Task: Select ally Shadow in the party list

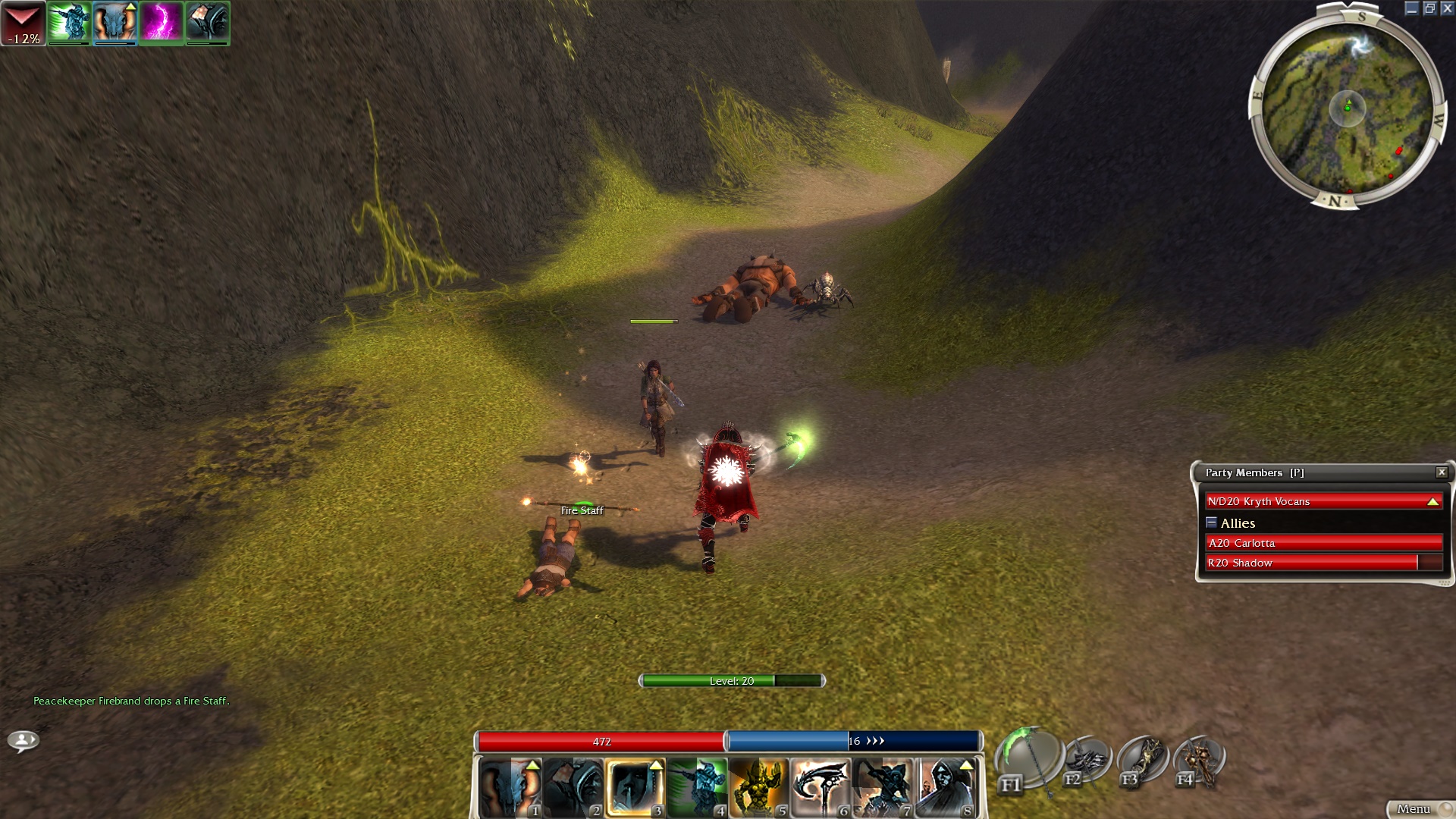Action: (1323, 563)
